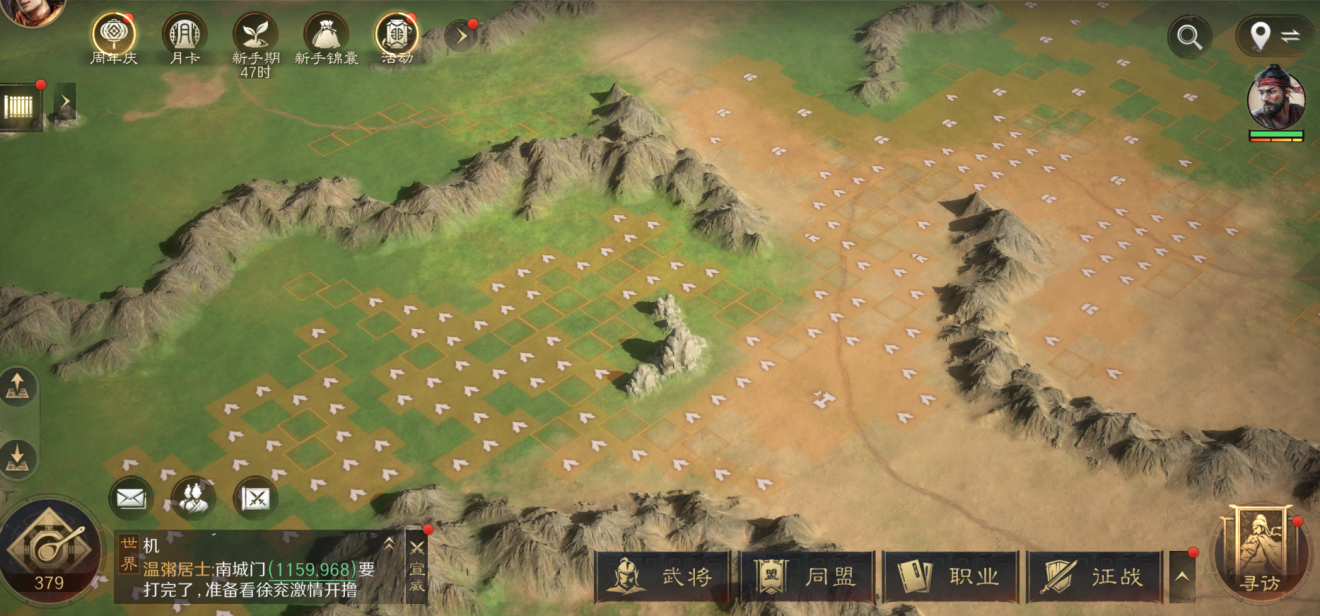Open the 同盟 alliance menu
Screen dimensions: 1320x616
pos(807,577)
